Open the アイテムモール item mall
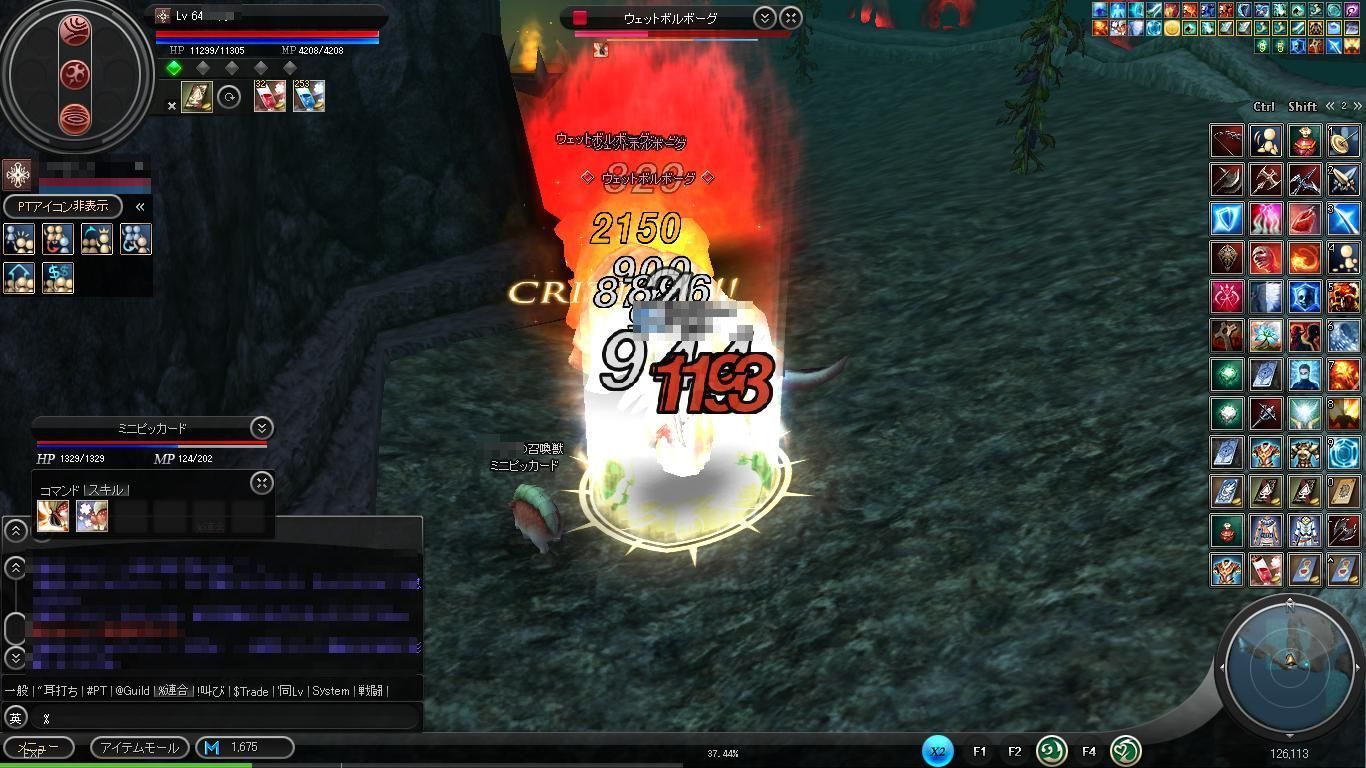The image size is (1366, 768). point(139,747)
